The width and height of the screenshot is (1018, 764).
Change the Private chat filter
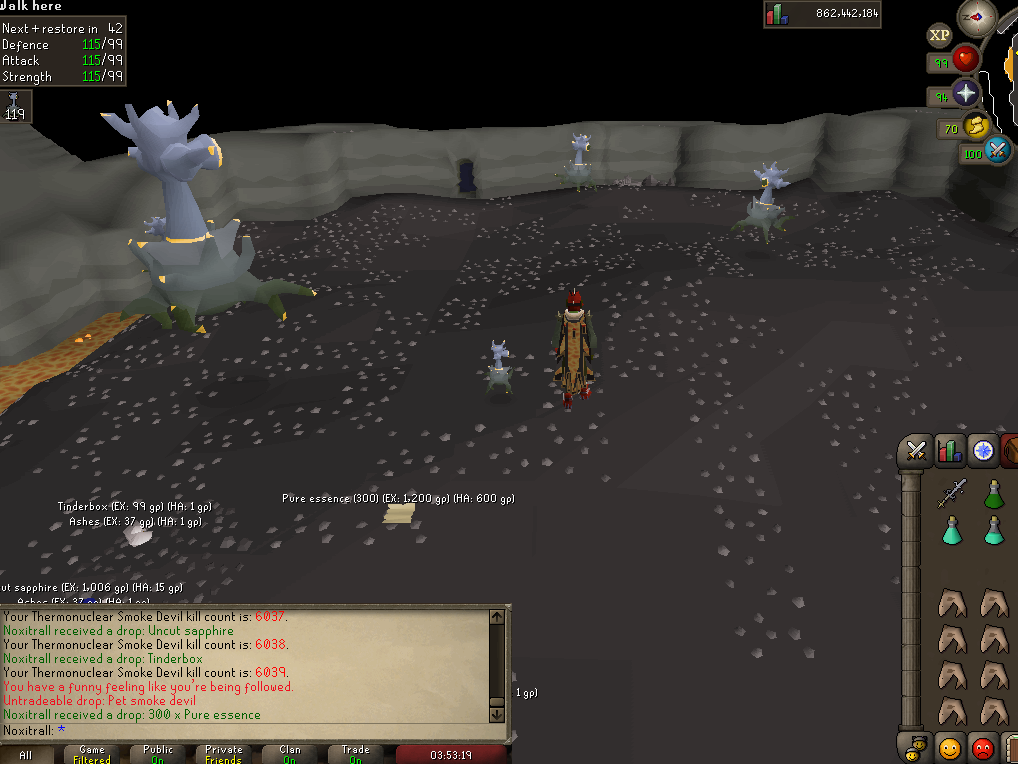(224, 755)
